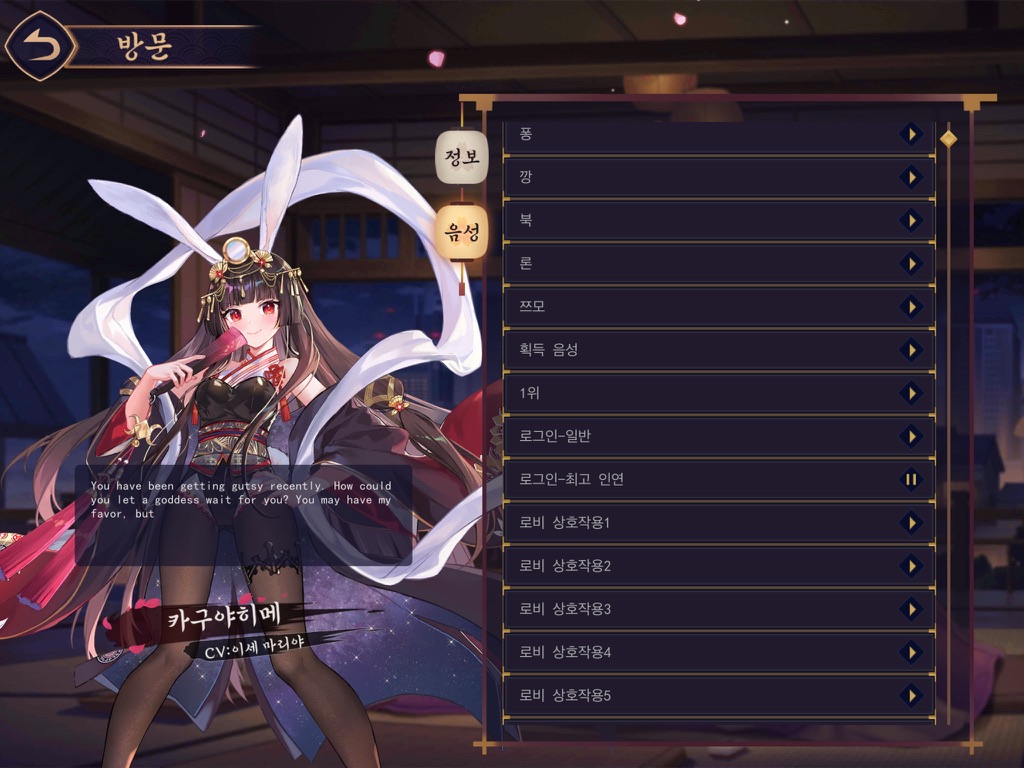This screenshot has height=768, width=1024.
Task: Play 로비 상호작용4 voice line
Action: point(910,652)
